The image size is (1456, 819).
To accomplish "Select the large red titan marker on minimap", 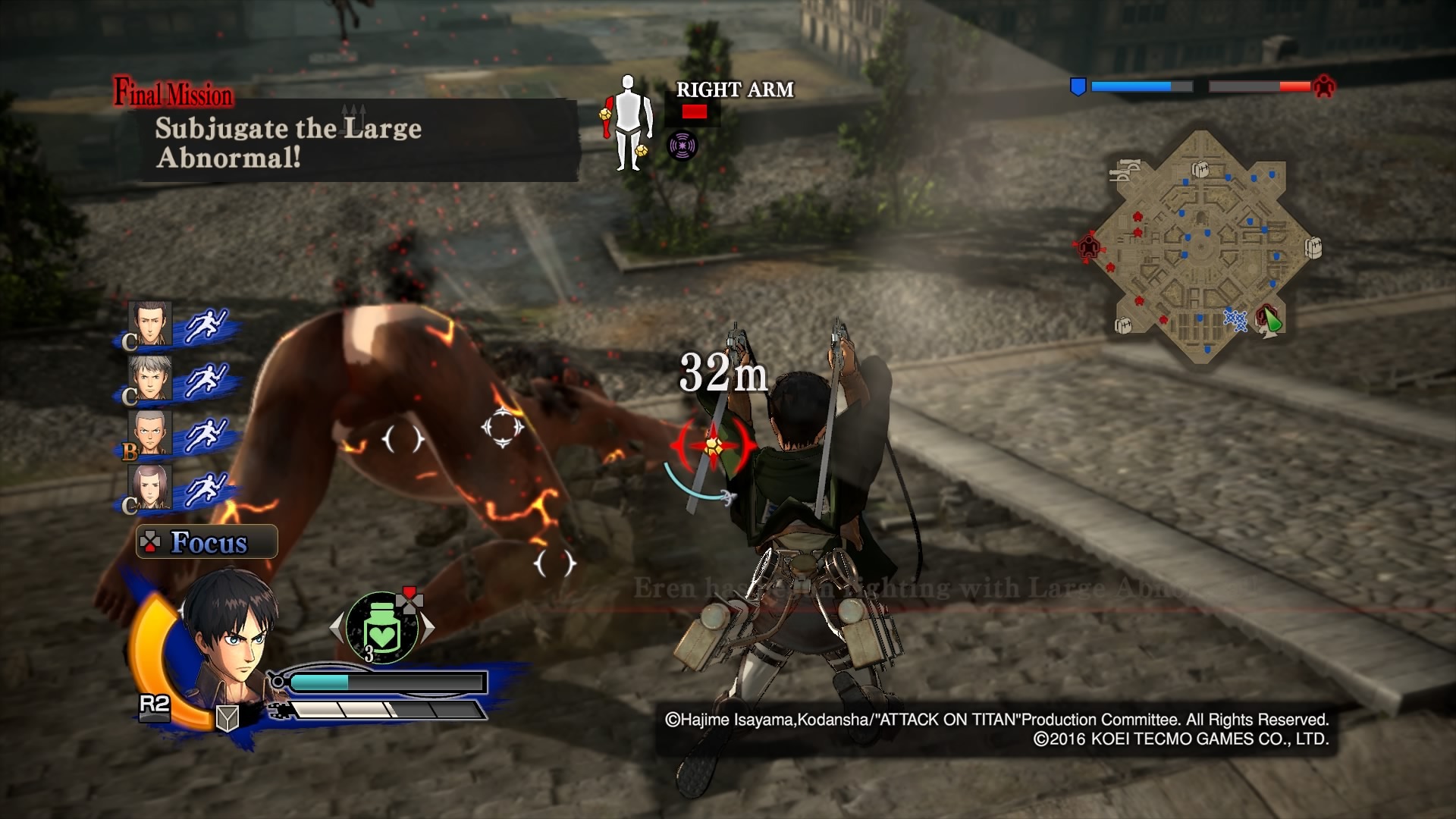I will tap(1089, 246).
